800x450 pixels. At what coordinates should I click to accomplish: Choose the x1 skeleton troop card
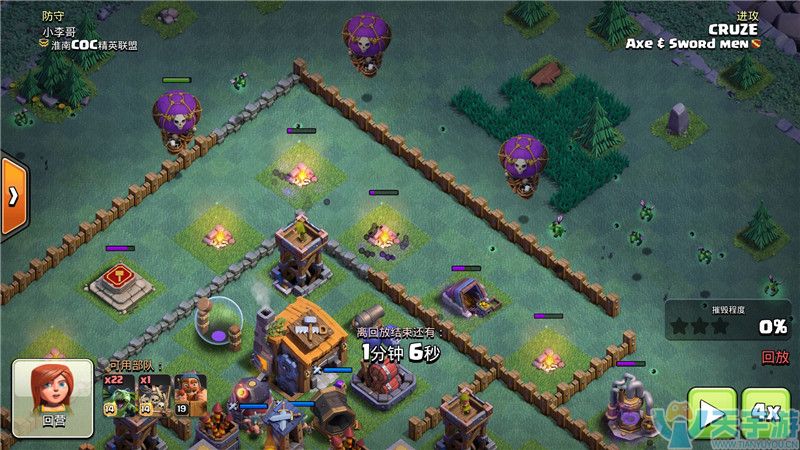pyautogui.click(x=155, y=396)
